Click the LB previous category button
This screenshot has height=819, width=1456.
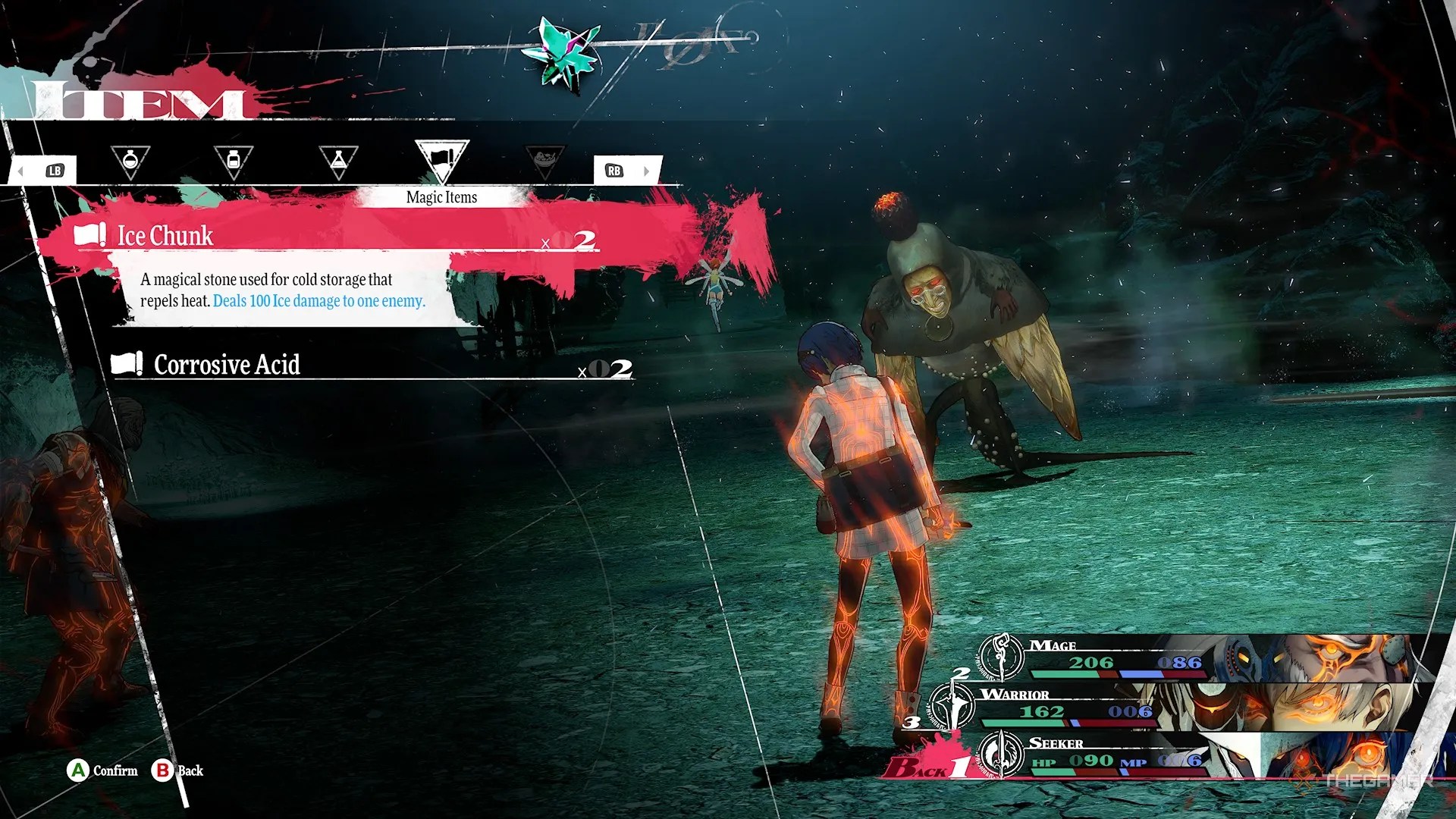tap(55, 170)
